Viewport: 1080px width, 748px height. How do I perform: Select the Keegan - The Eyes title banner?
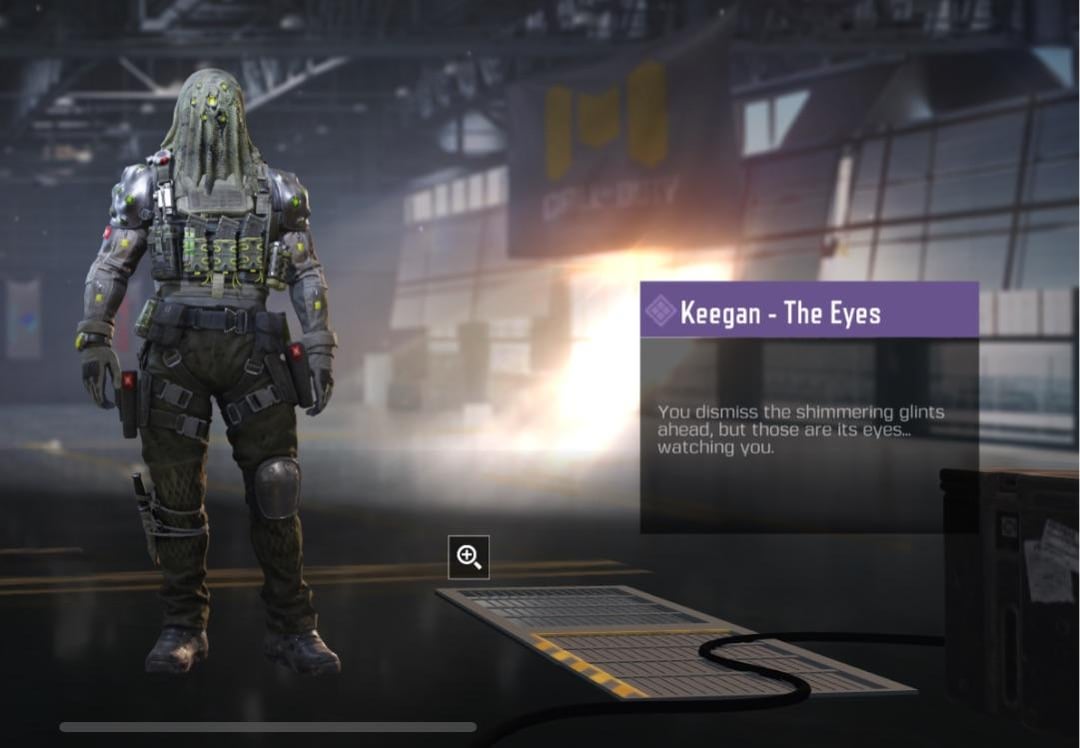click(809, 310)
